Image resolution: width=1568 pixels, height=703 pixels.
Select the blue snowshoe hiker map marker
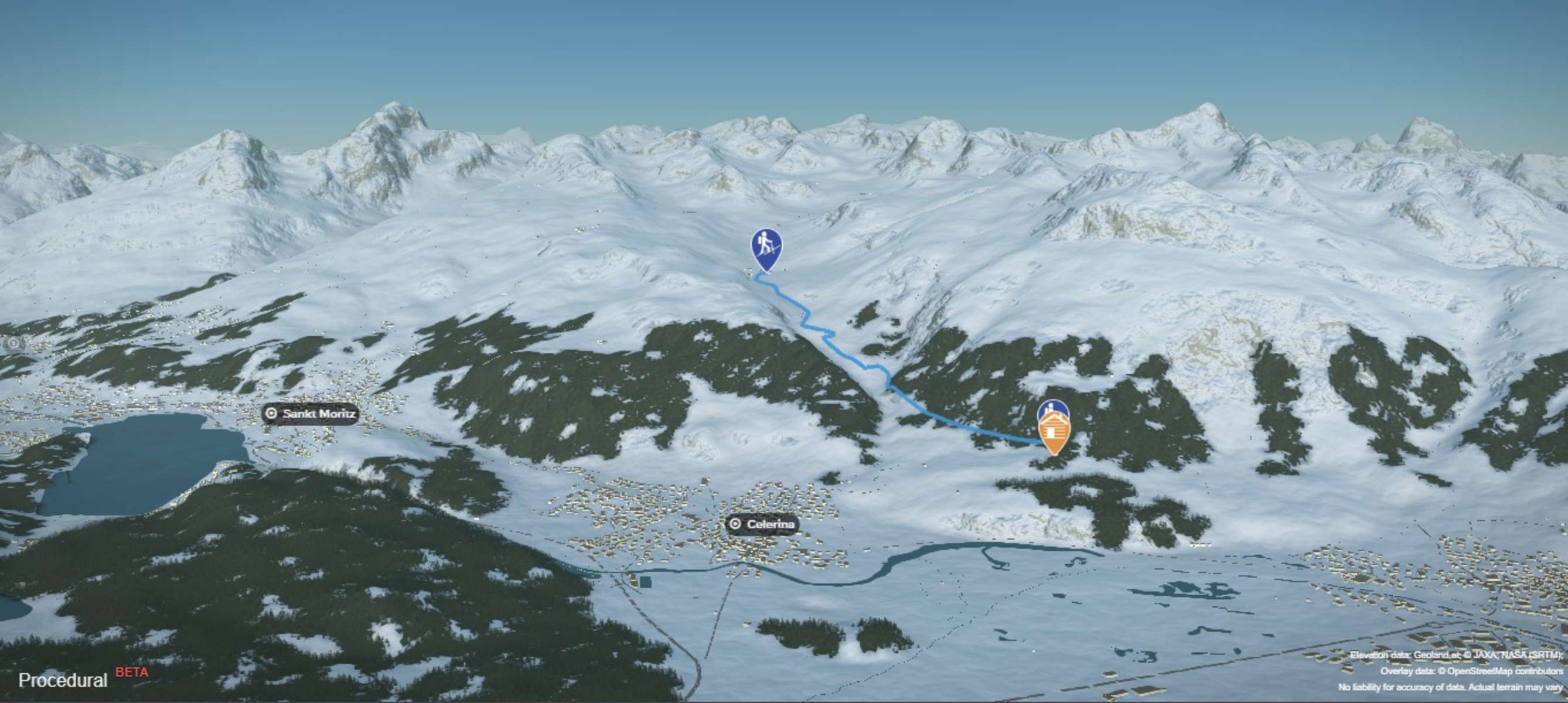[x=766, y=247]
